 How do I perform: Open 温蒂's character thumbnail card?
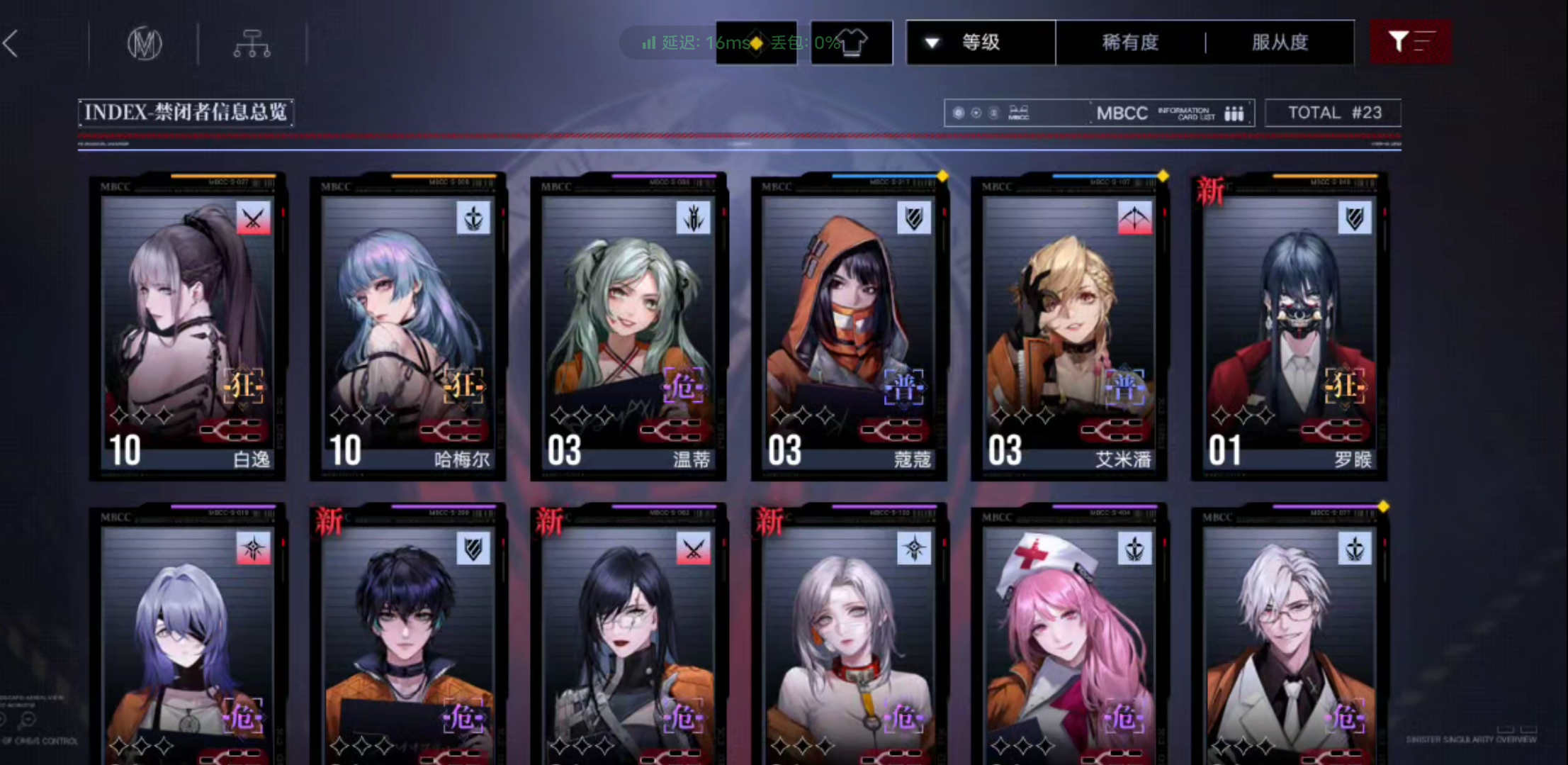click(x=628, y=326)
